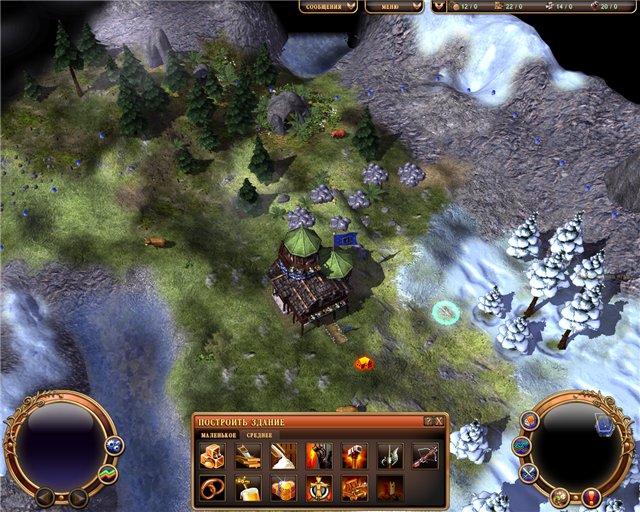Click the red exclamation alert button

click(x=592, y=497)
